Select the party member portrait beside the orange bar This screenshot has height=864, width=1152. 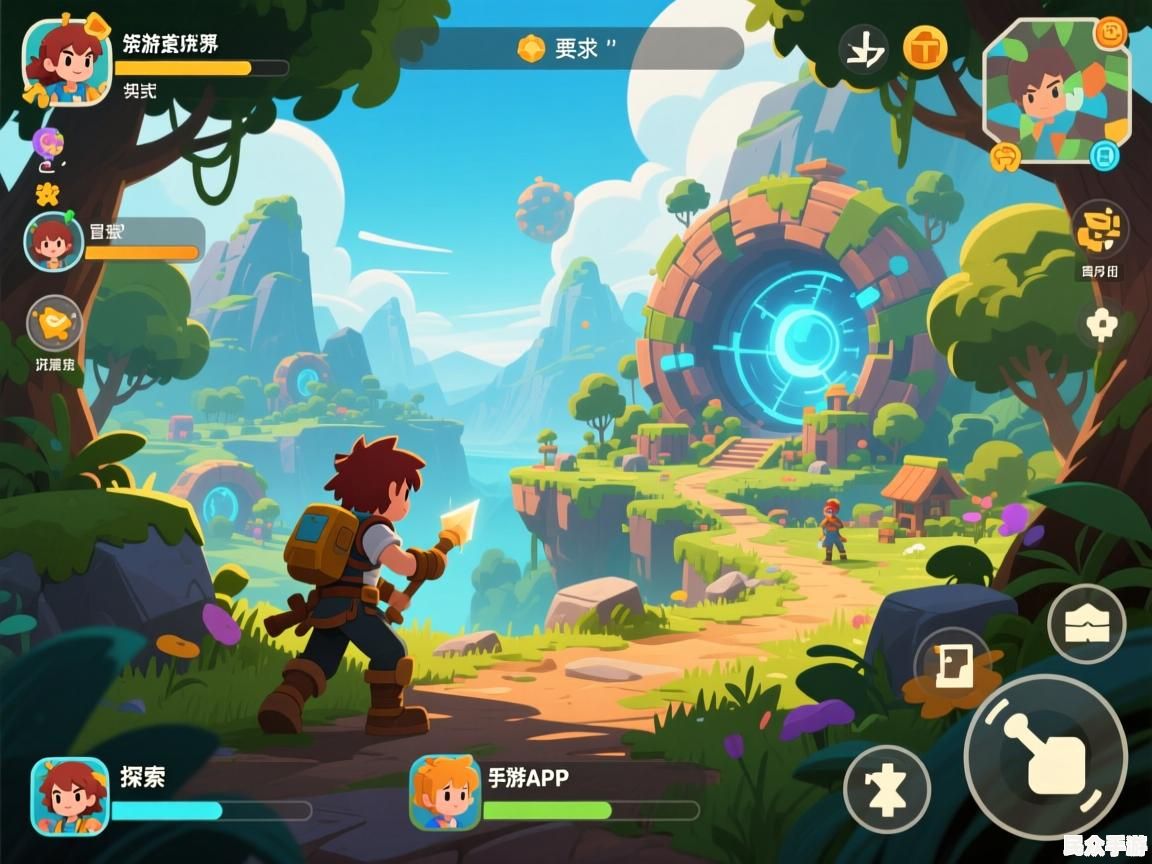pos(53,242)
